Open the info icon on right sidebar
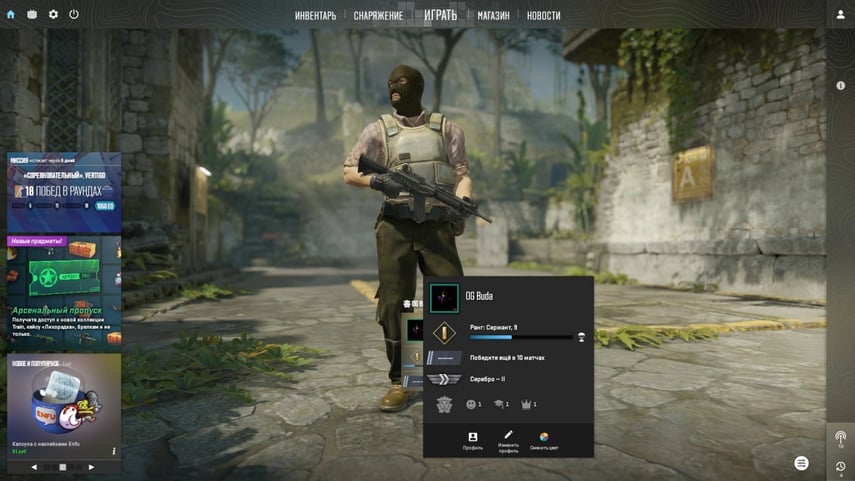The height and width of the screenshot is (481, 855). (x=840, y=86)
